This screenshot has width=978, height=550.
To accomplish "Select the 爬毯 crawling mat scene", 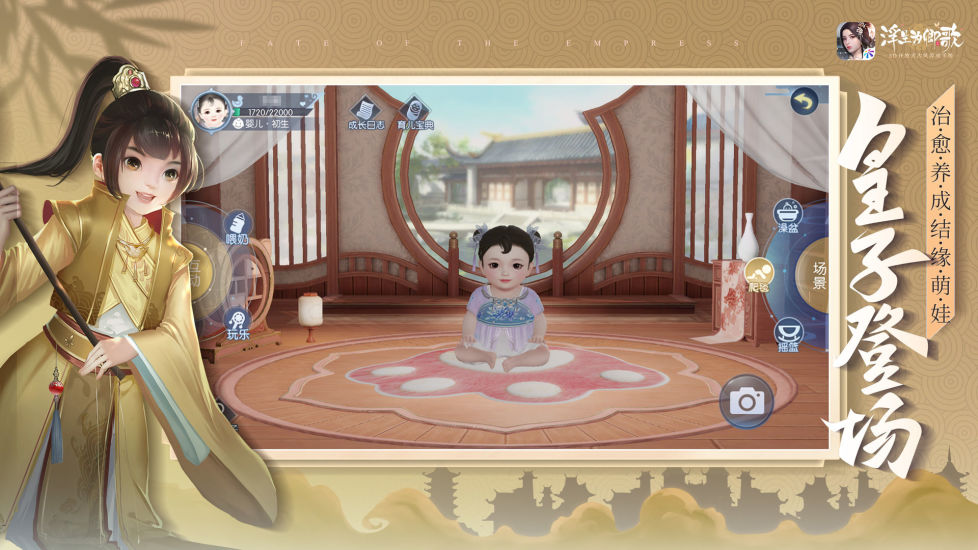I will (x=757, y=272).
